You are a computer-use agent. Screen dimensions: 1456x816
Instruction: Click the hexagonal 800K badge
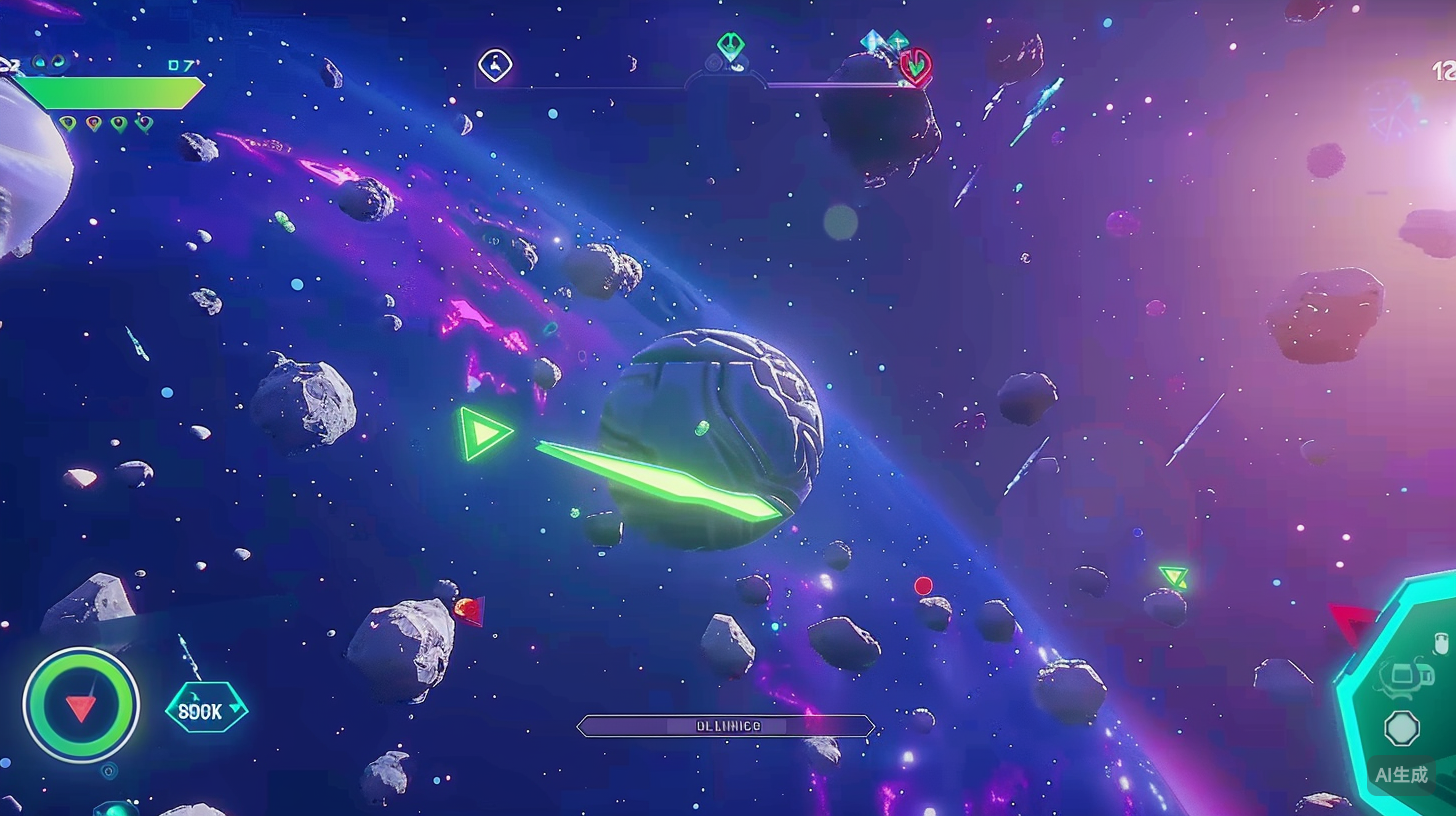[x=206, y=708]
